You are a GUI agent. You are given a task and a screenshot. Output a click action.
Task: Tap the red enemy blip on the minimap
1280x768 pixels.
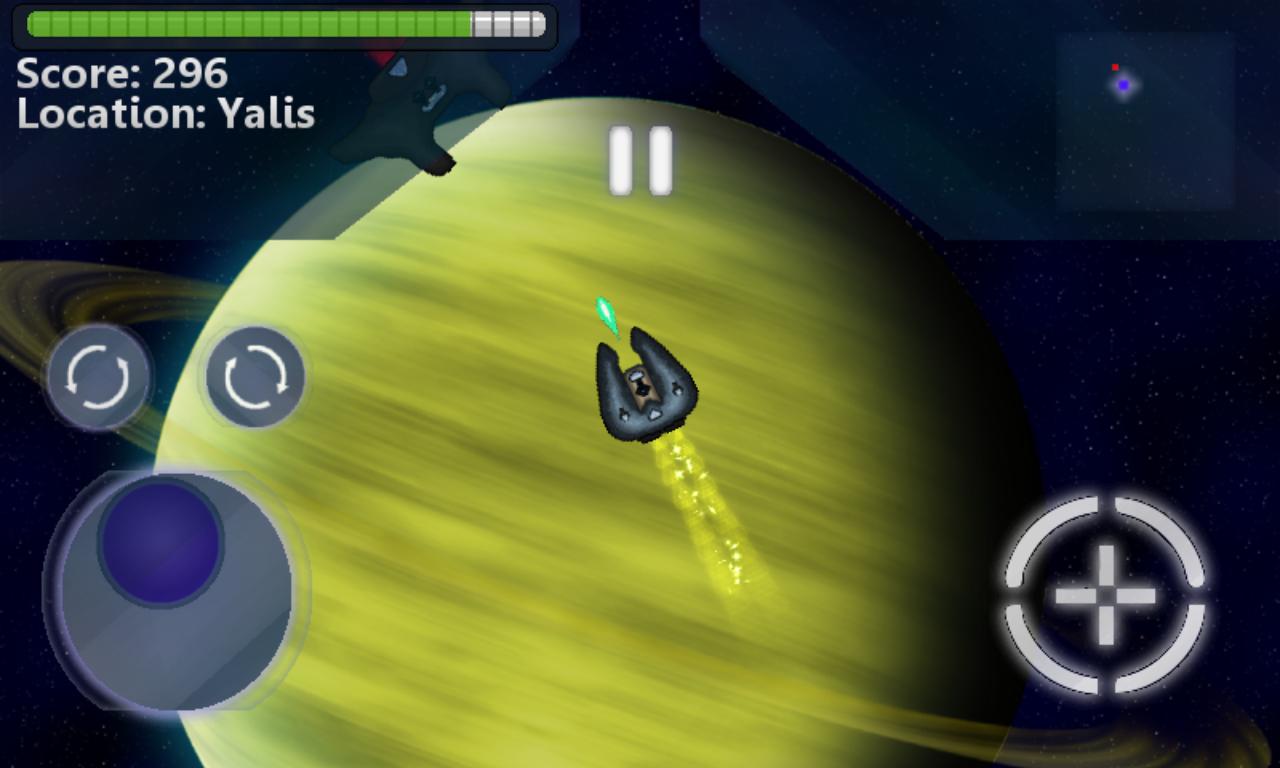(x=1115, y=67)
